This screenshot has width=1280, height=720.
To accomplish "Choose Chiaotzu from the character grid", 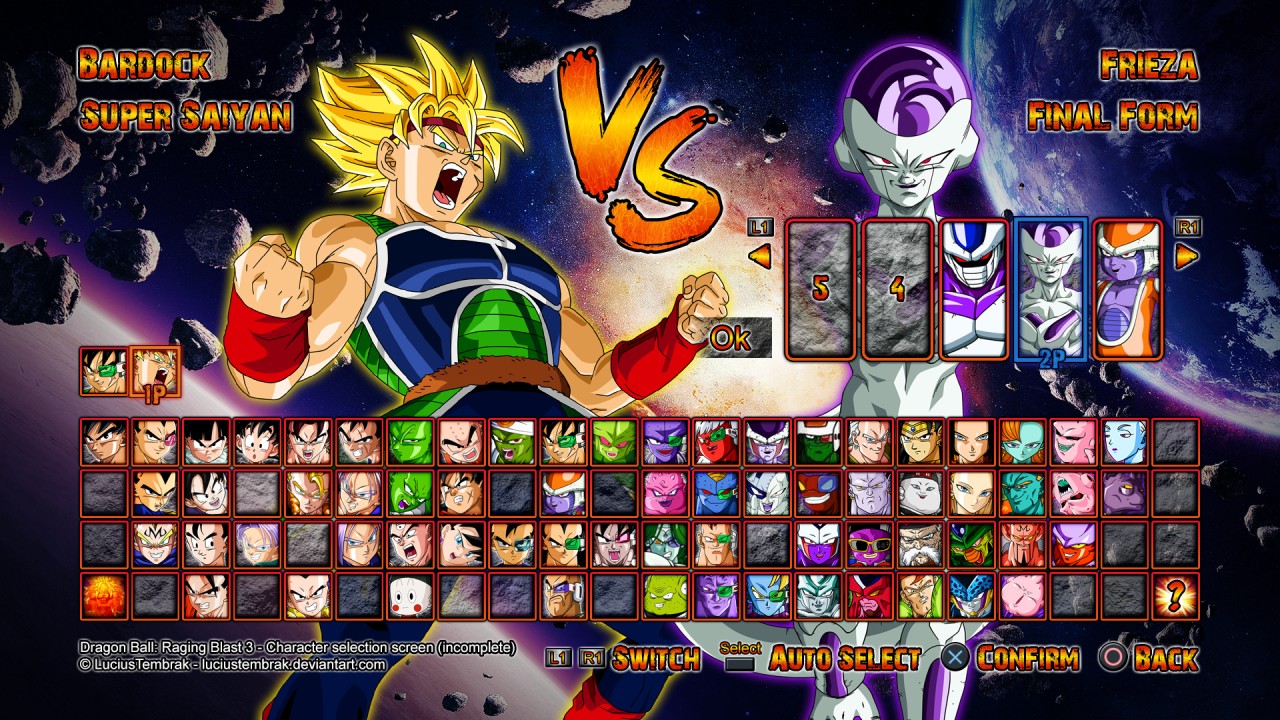I will pos(411,596).
